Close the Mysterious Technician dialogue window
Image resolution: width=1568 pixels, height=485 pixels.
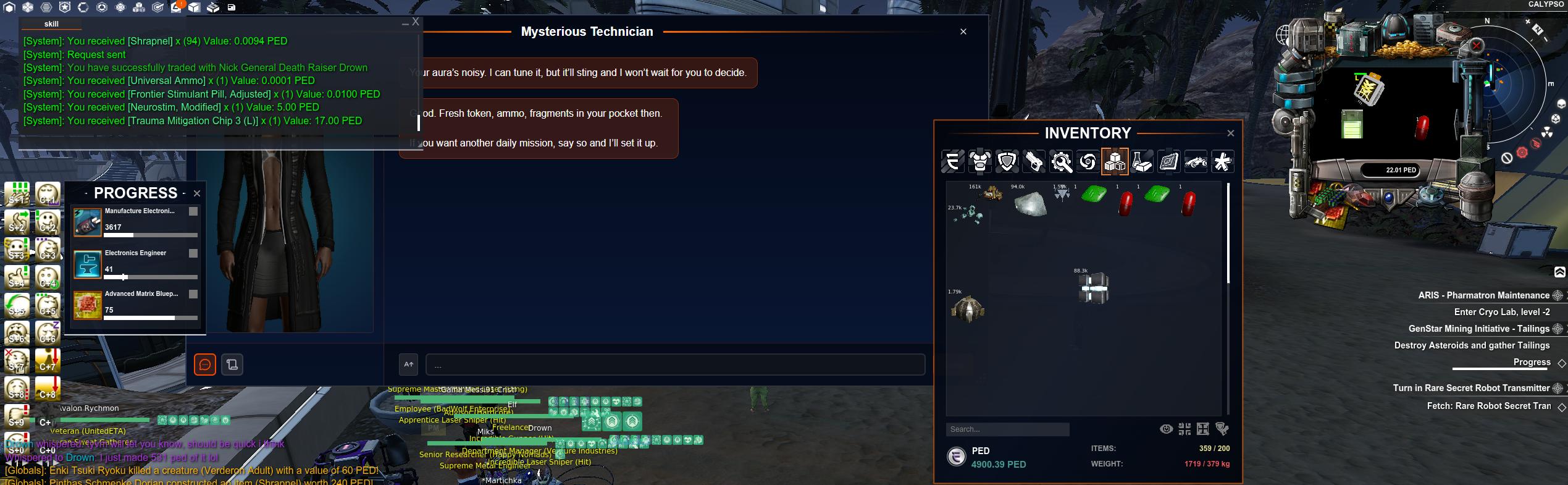pyautogui.click(x=963, y=32)
